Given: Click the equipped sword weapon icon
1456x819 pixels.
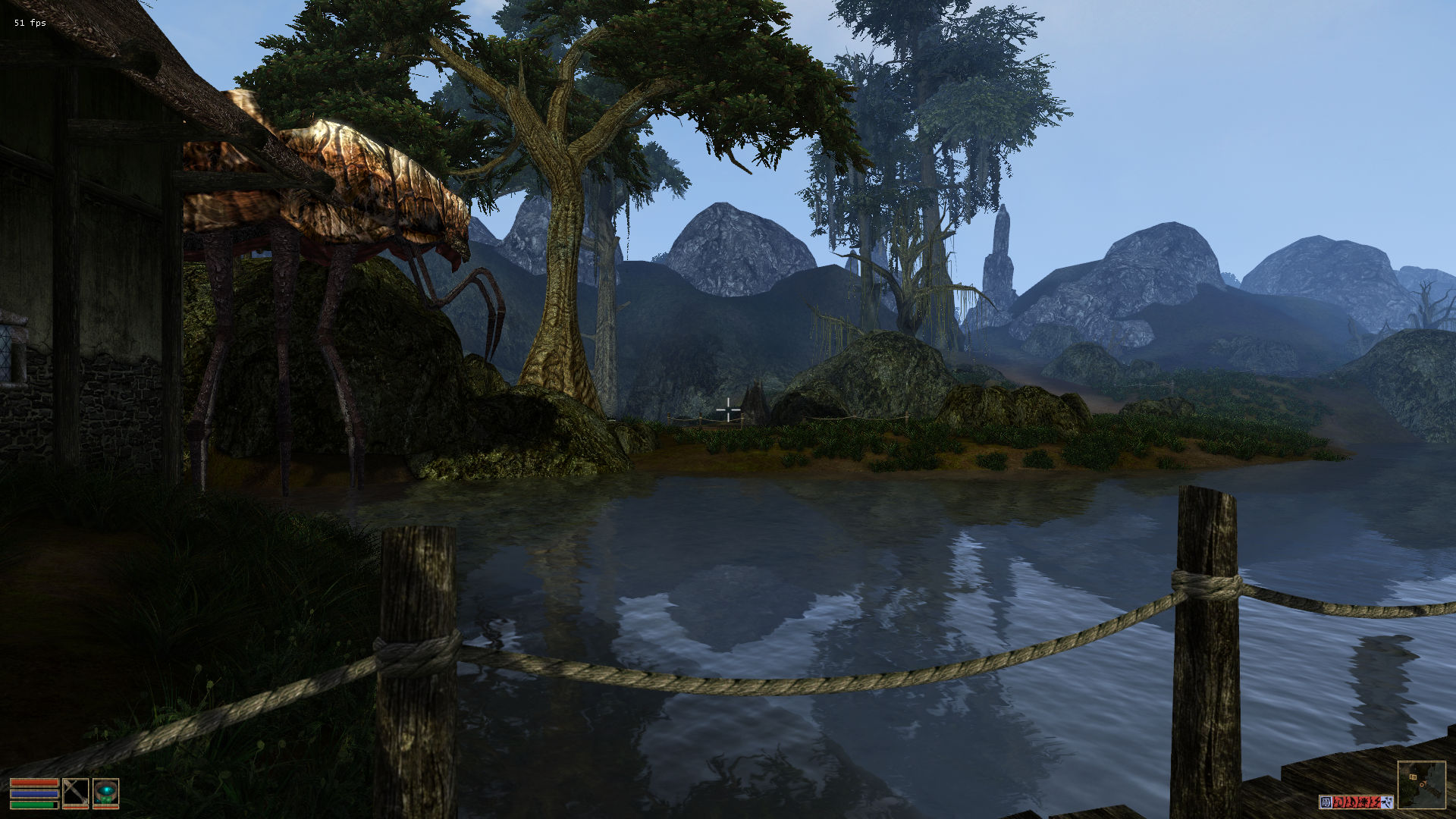Looking at the screenshot, I should 75,792.
